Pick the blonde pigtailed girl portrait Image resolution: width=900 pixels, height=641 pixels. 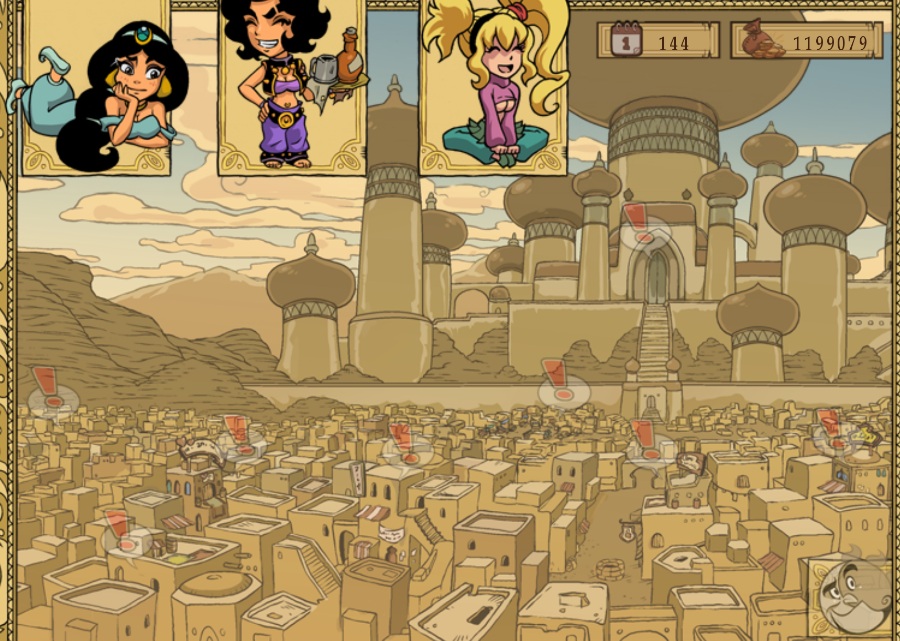click(493, 88)
